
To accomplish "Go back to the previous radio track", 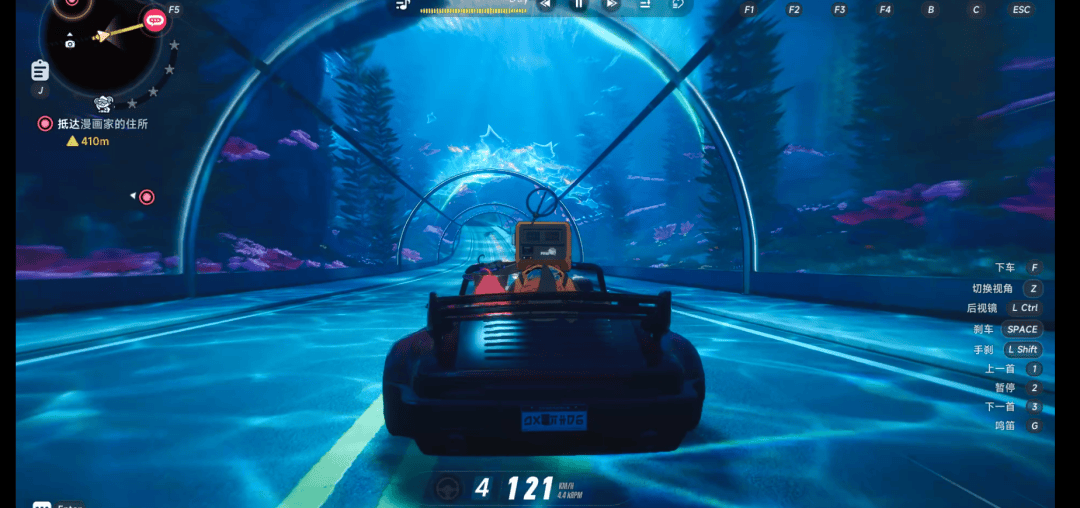I will [x=545, y=4].
